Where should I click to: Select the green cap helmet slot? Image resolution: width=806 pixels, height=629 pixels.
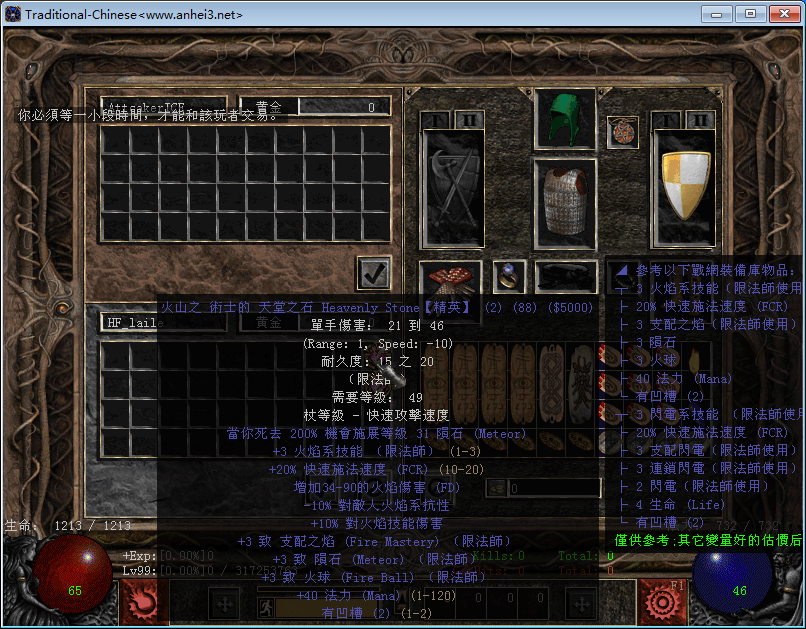565,119
